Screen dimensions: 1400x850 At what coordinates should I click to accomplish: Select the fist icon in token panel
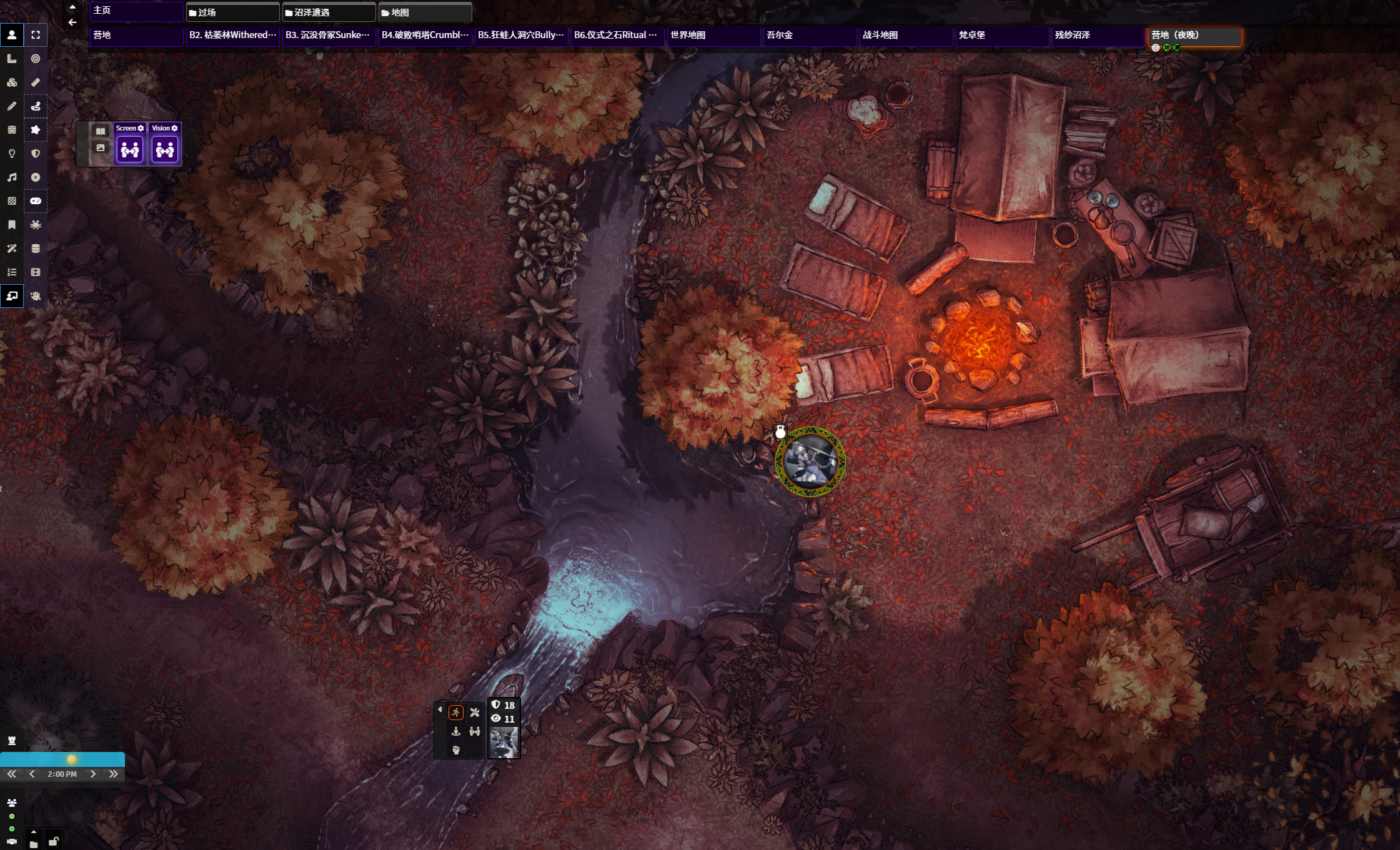456,750
